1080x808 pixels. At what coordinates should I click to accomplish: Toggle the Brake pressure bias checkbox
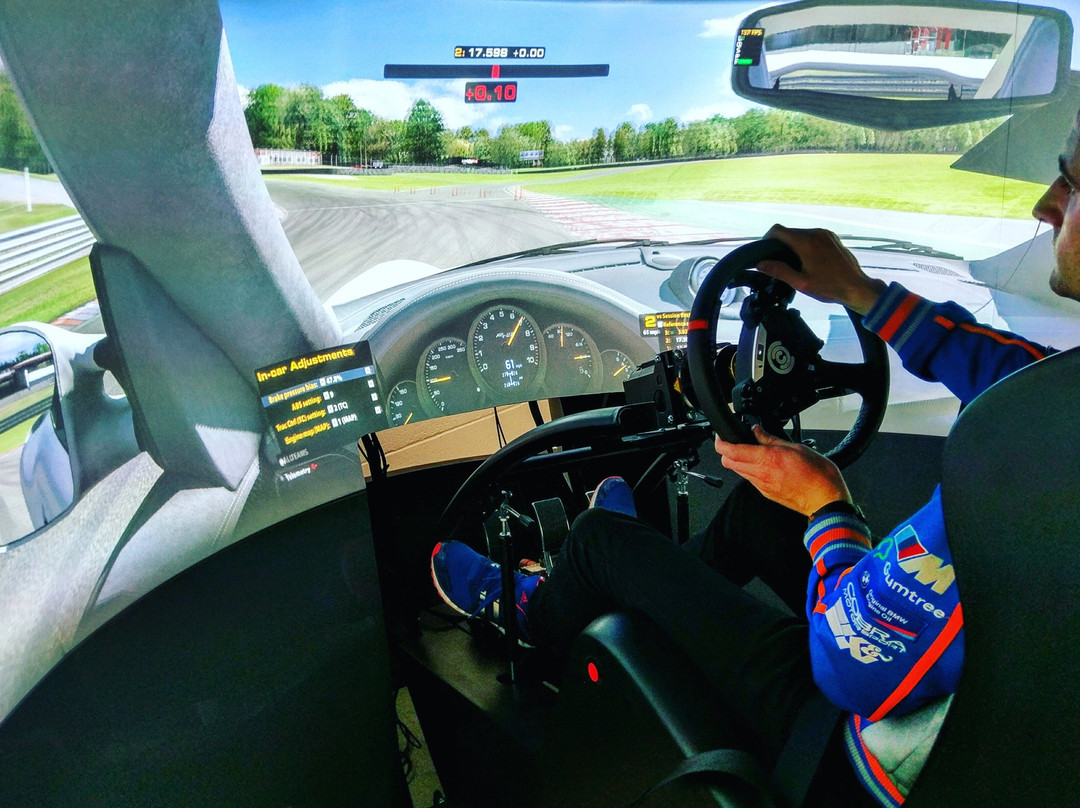pos(323,384)
